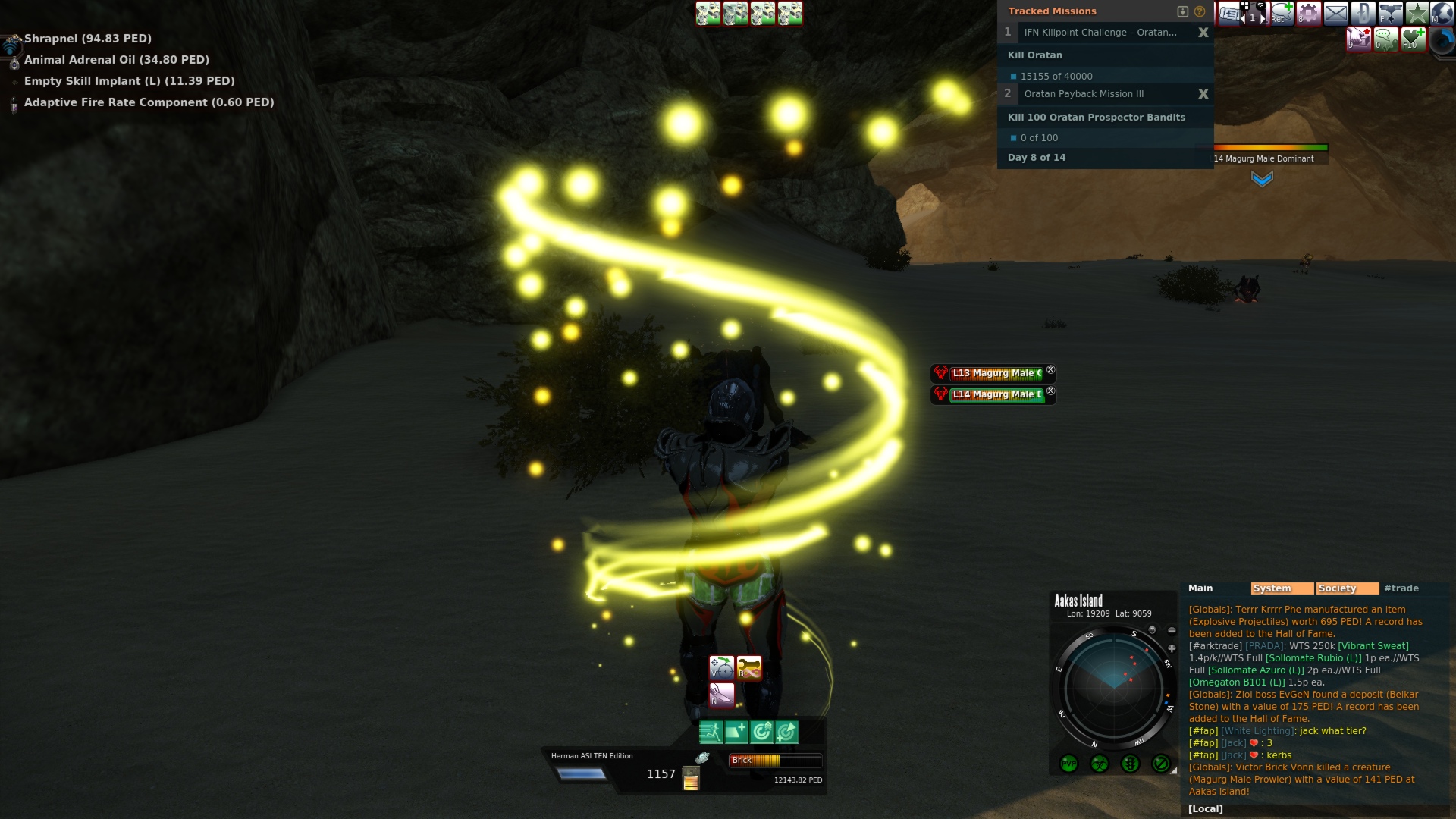The height and width of the screenshot is (819, 1456).
Task: Use the hand-over-box loot action icon
Action: coord(1358,38)
